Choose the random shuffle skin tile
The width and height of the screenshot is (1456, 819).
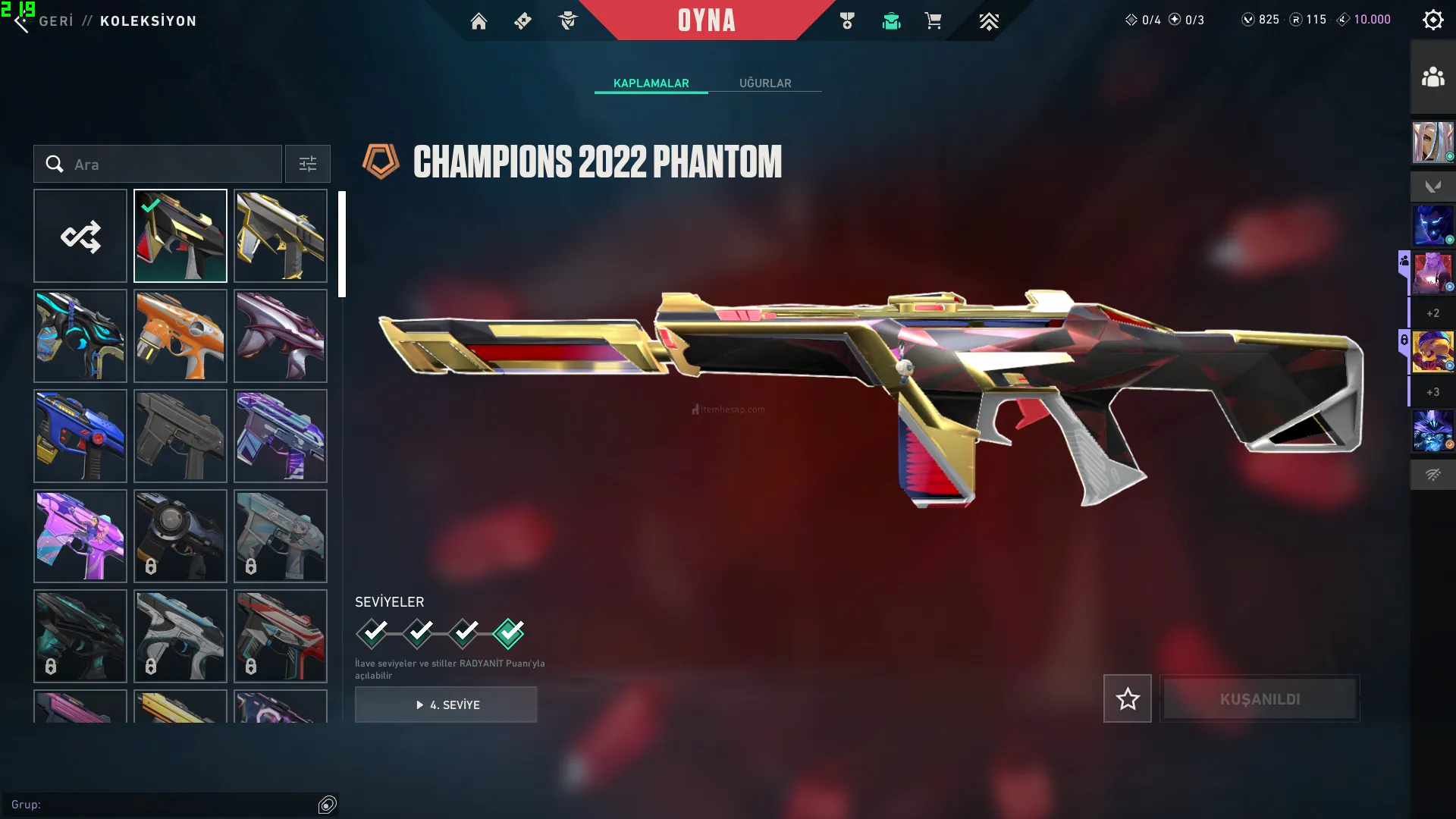coord(80,236)
